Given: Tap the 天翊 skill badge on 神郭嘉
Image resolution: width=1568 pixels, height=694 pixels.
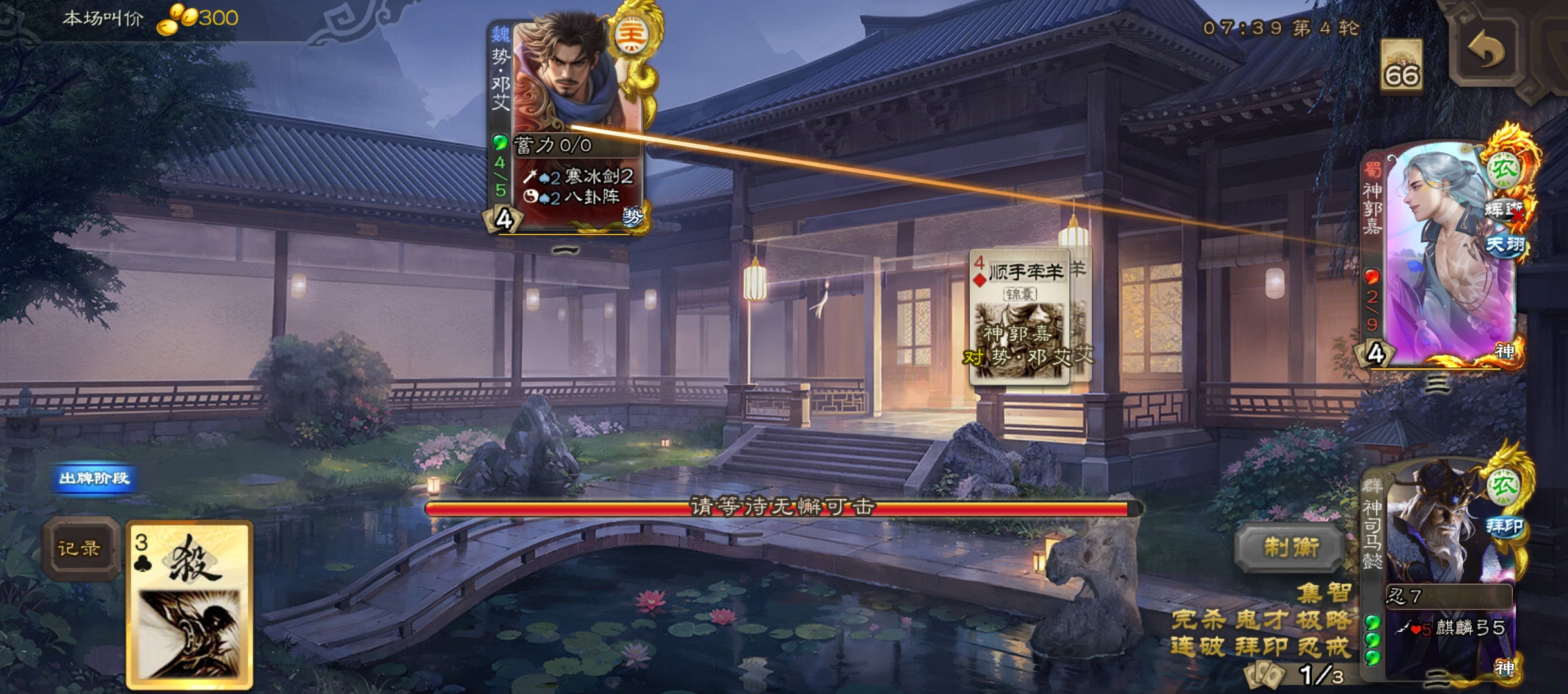Looking at the screenshot, I should 1505,244.
